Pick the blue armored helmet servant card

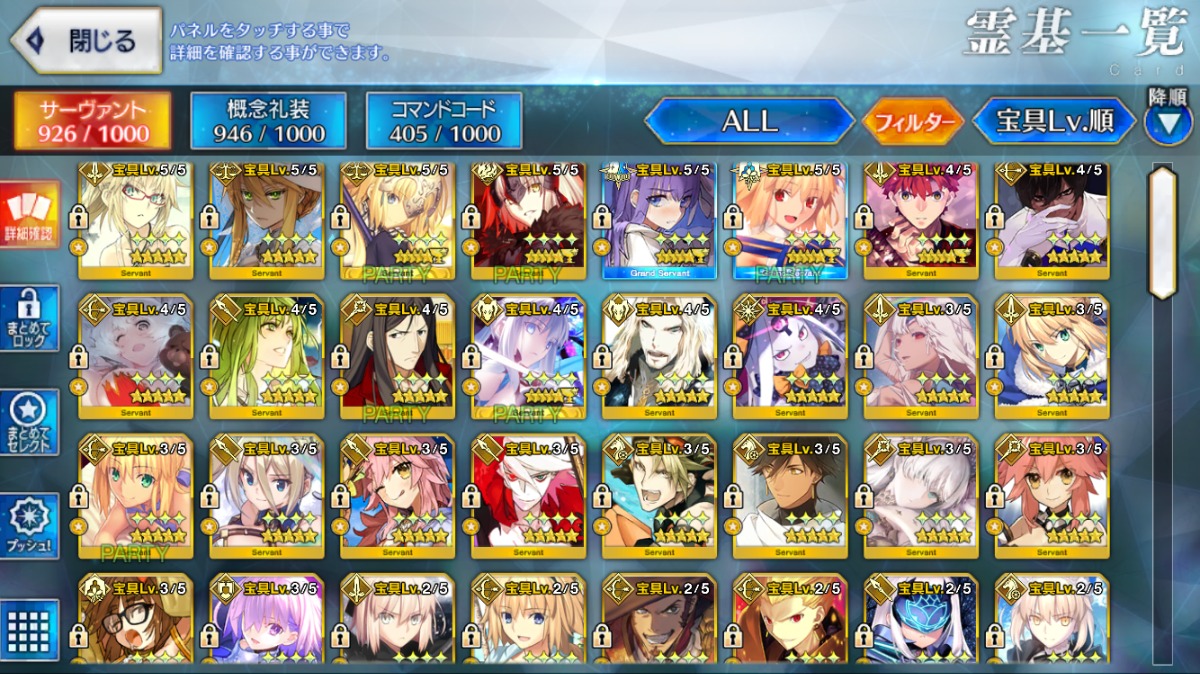tap(921, 622)
